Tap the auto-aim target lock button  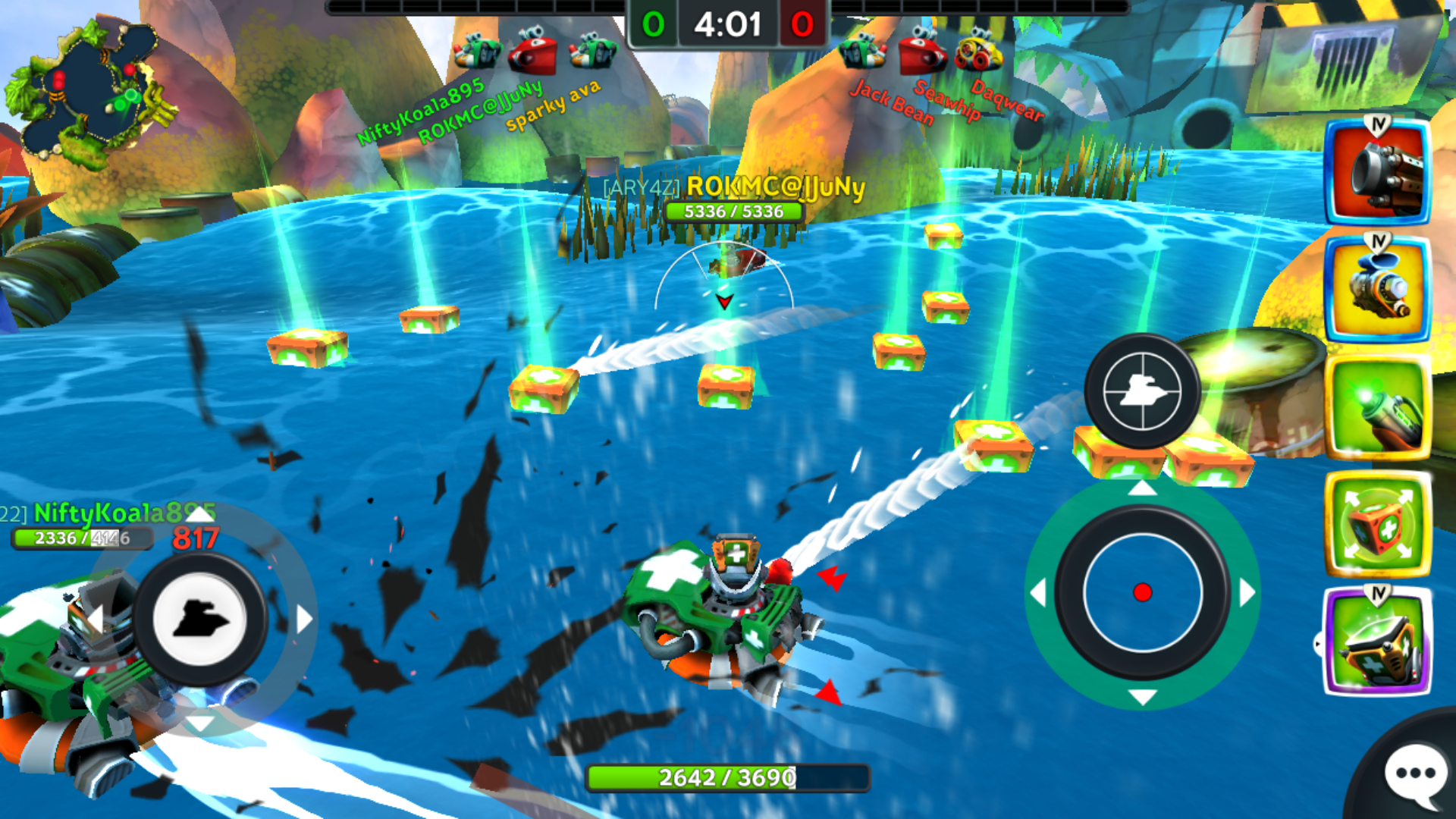1141,391
